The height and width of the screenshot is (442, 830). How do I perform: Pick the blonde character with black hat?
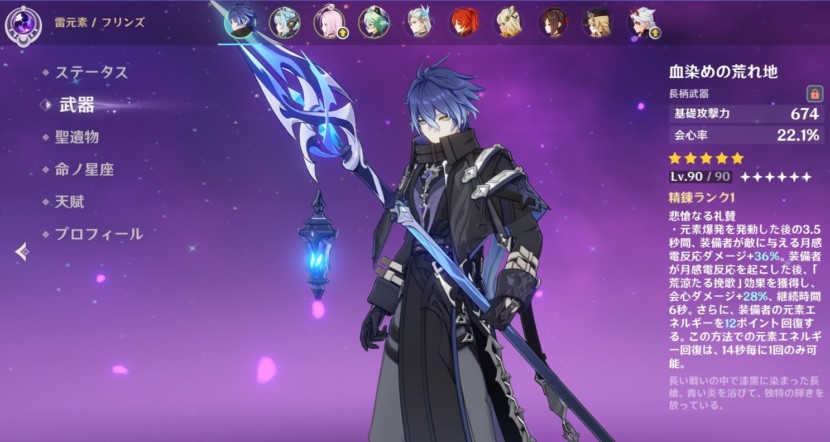[x=598, y=21]
